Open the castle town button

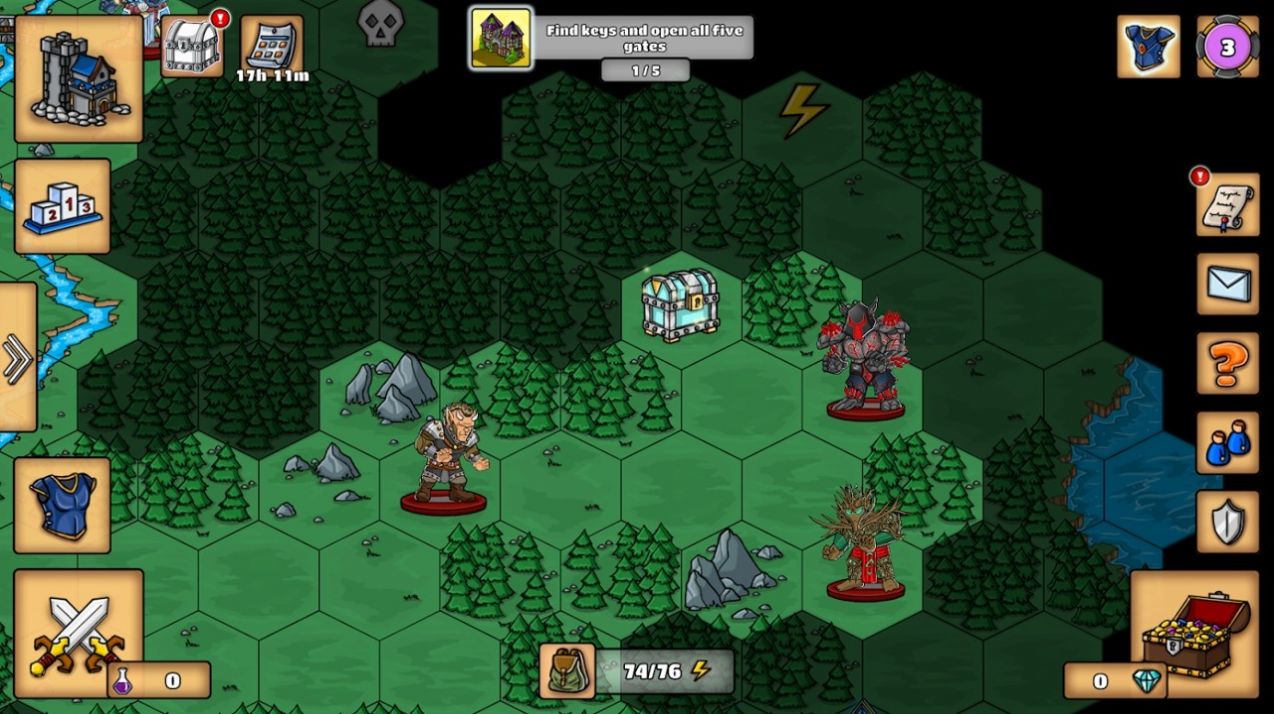point(78,77)
